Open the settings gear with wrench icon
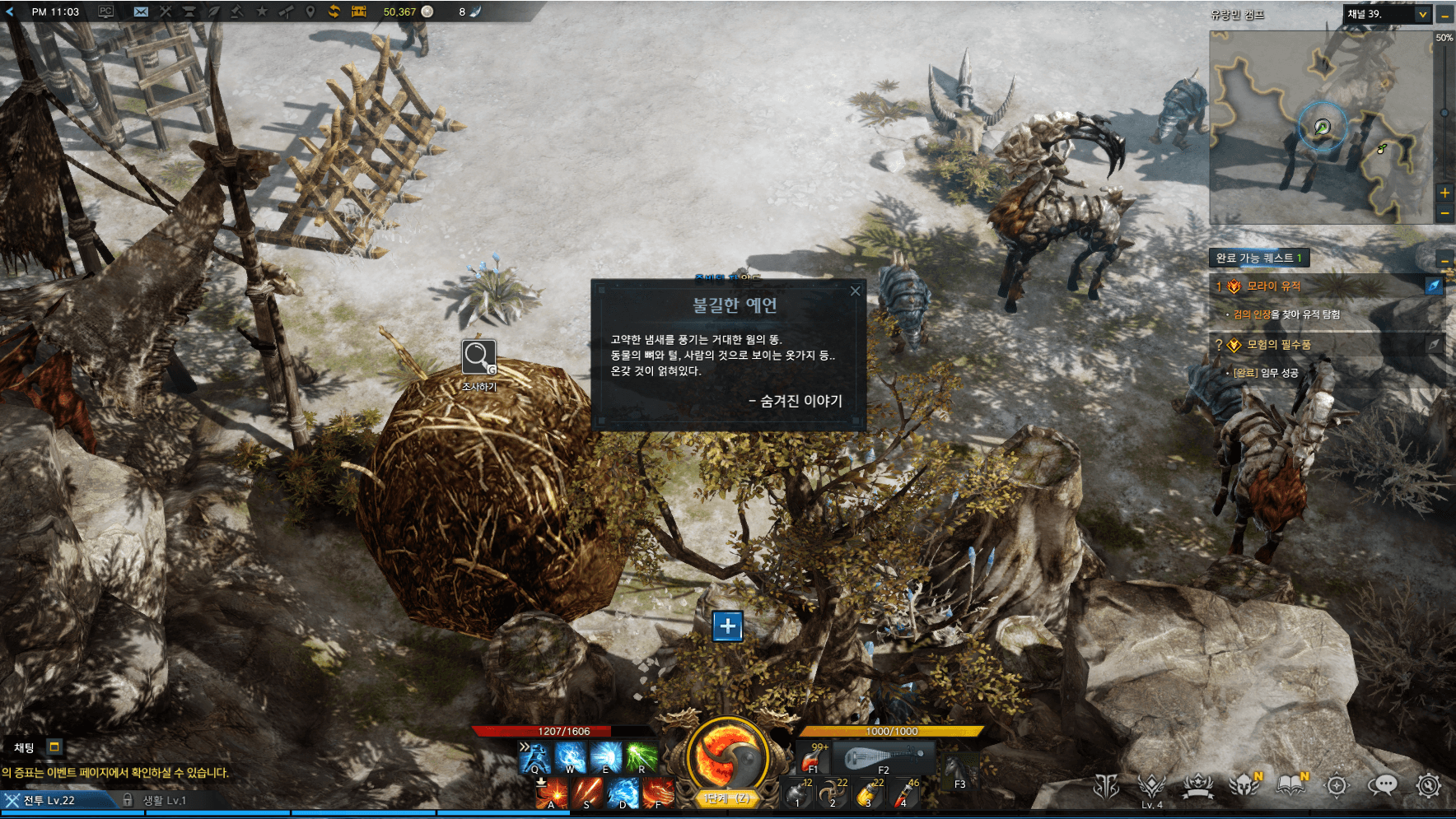1456x819 pixels. (x=1429, y=785)
